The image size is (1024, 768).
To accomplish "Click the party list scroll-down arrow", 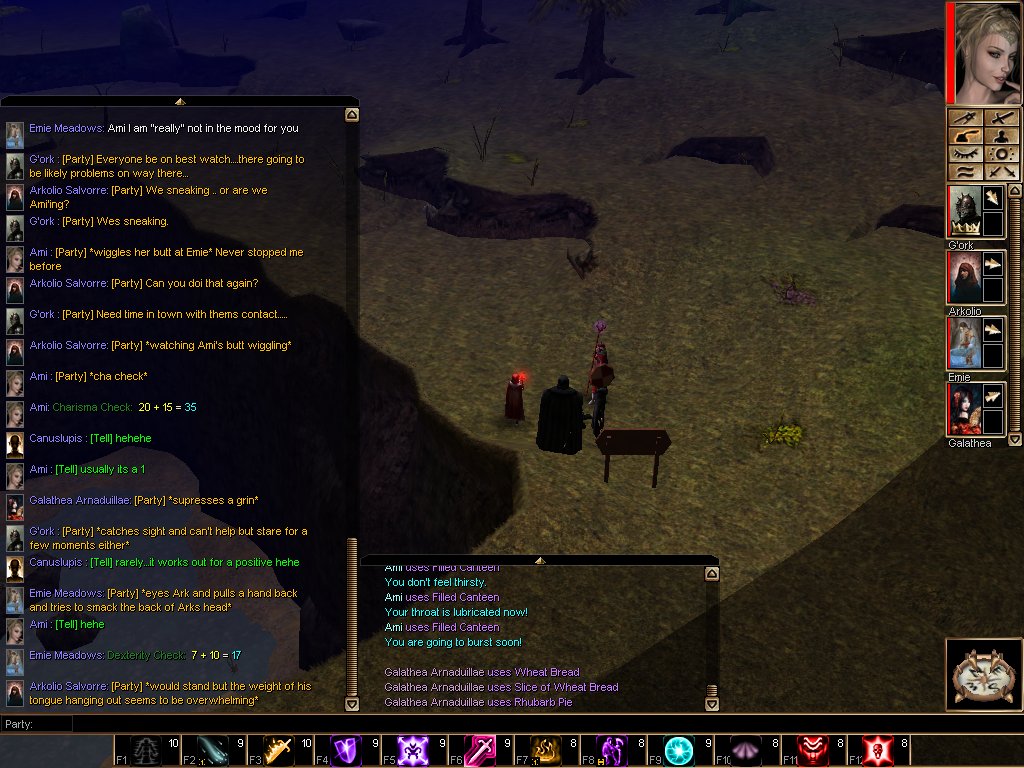I will (x=1015, y=439).
